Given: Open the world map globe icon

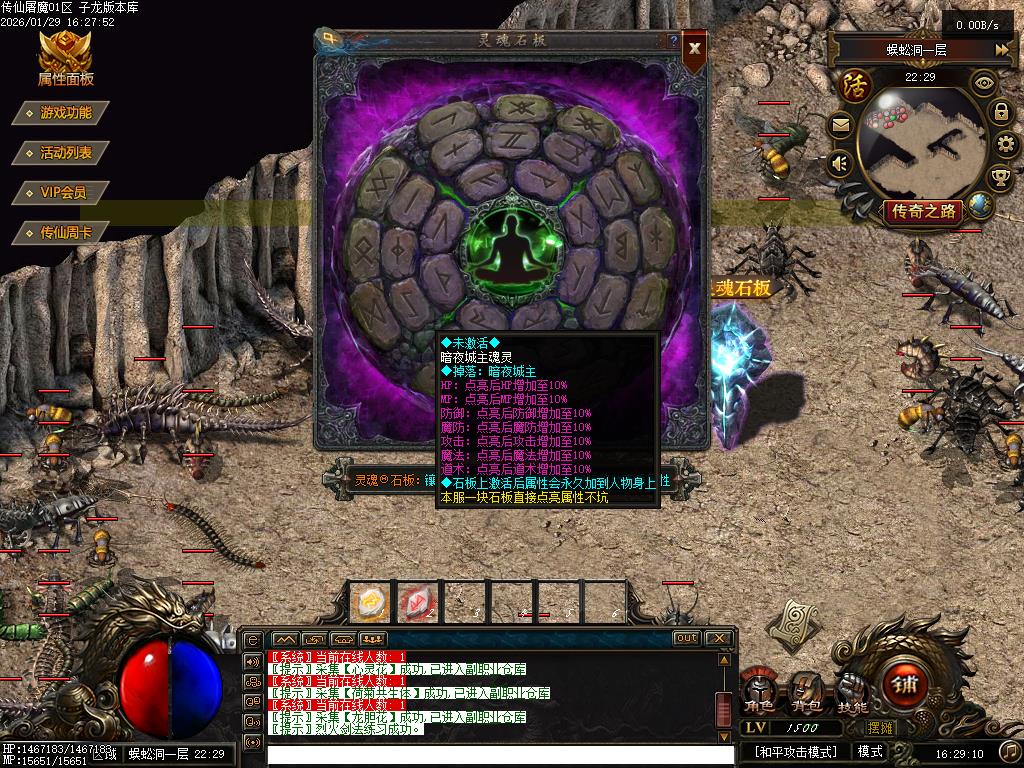Looking at the screenshot, I should [x=979, y=205].
